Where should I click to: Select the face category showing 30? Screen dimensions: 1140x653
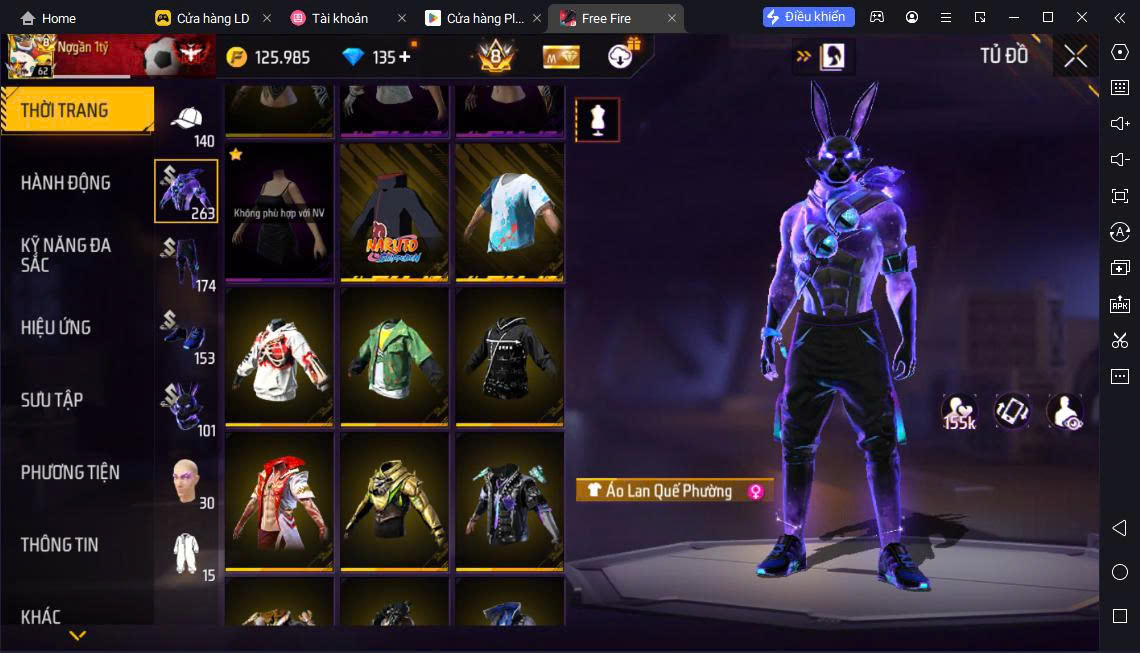click(x=187, y=481)
